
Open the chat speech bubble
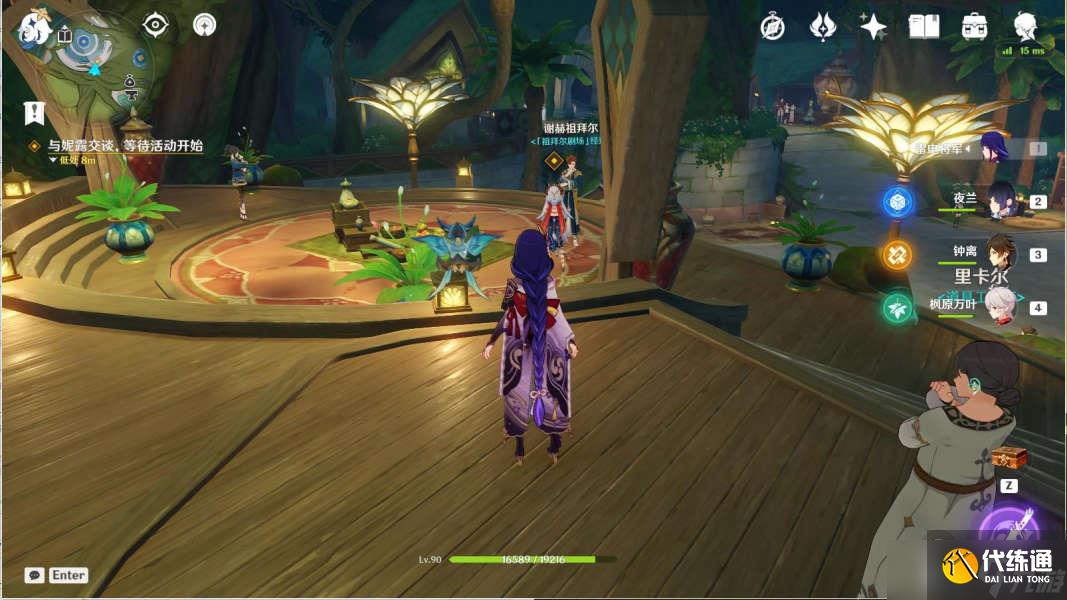pyautogui.click(x=35, y=575)
